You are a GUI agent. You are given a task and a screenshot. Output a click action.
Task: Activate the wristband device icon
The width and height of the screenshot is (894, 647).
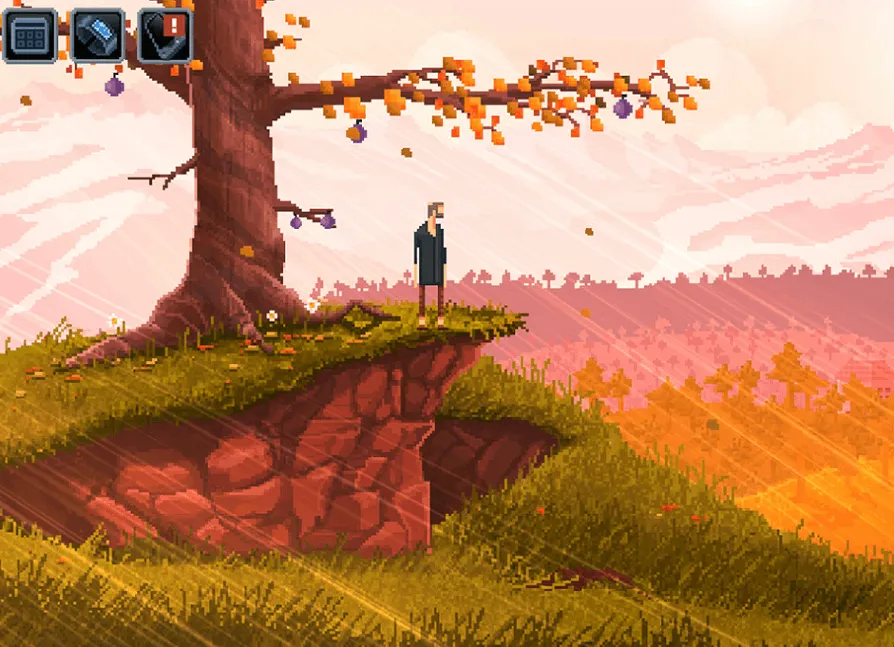click(x=97, y=36)
